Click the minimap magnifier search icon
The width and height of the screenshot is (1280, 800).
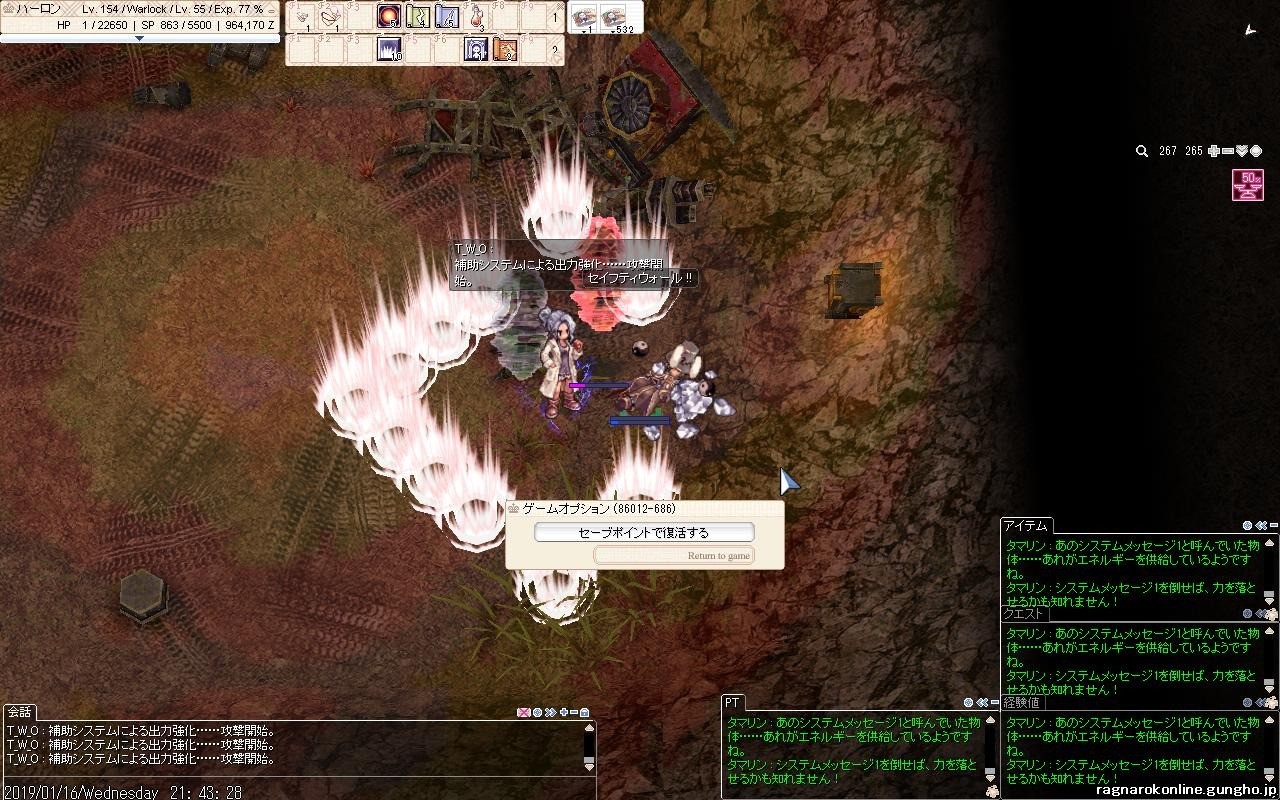click(1141, 151)
